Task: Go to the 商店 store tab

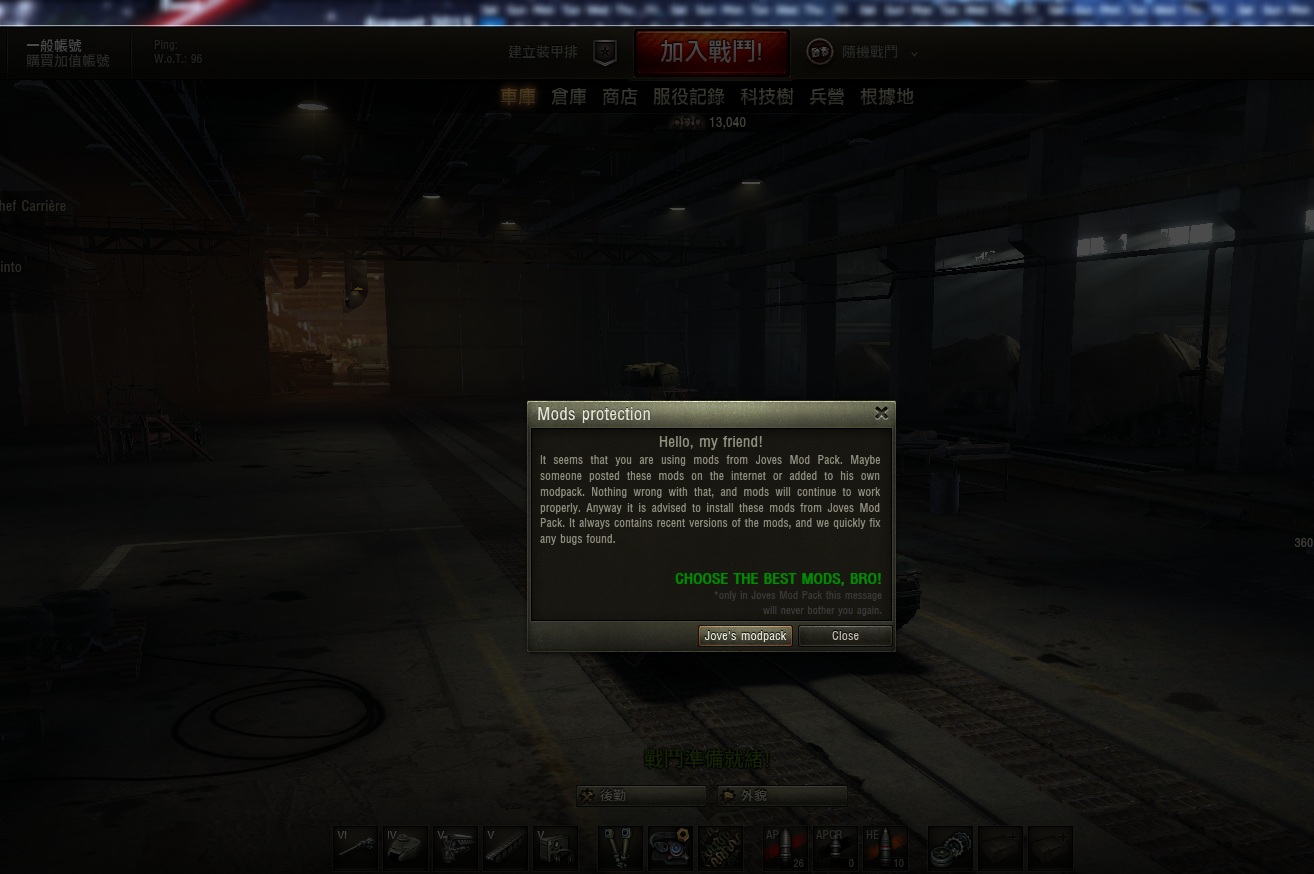Action: tap(620, 97)
